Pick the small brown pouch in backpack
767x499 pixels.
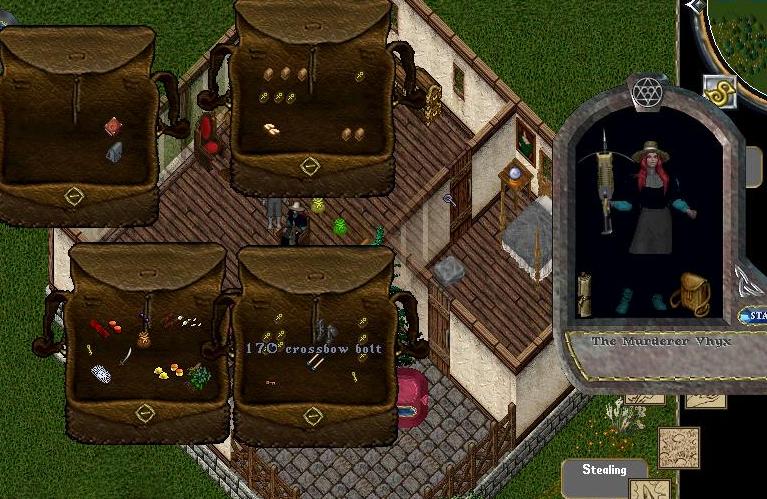[144, 340]
